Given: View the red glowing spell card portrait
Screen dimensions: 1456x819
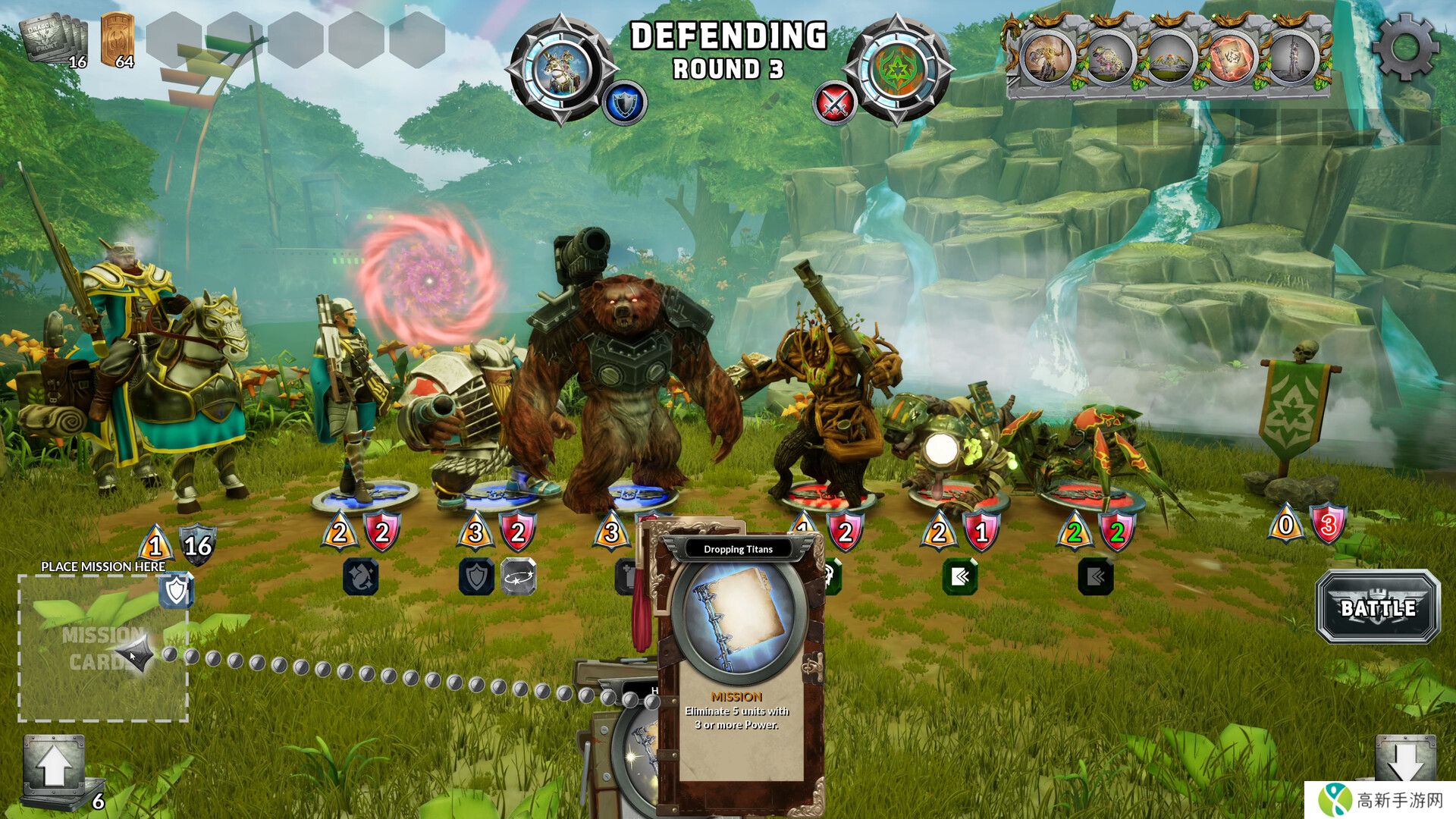Looking at the screenshot, I should point(1229,58).
